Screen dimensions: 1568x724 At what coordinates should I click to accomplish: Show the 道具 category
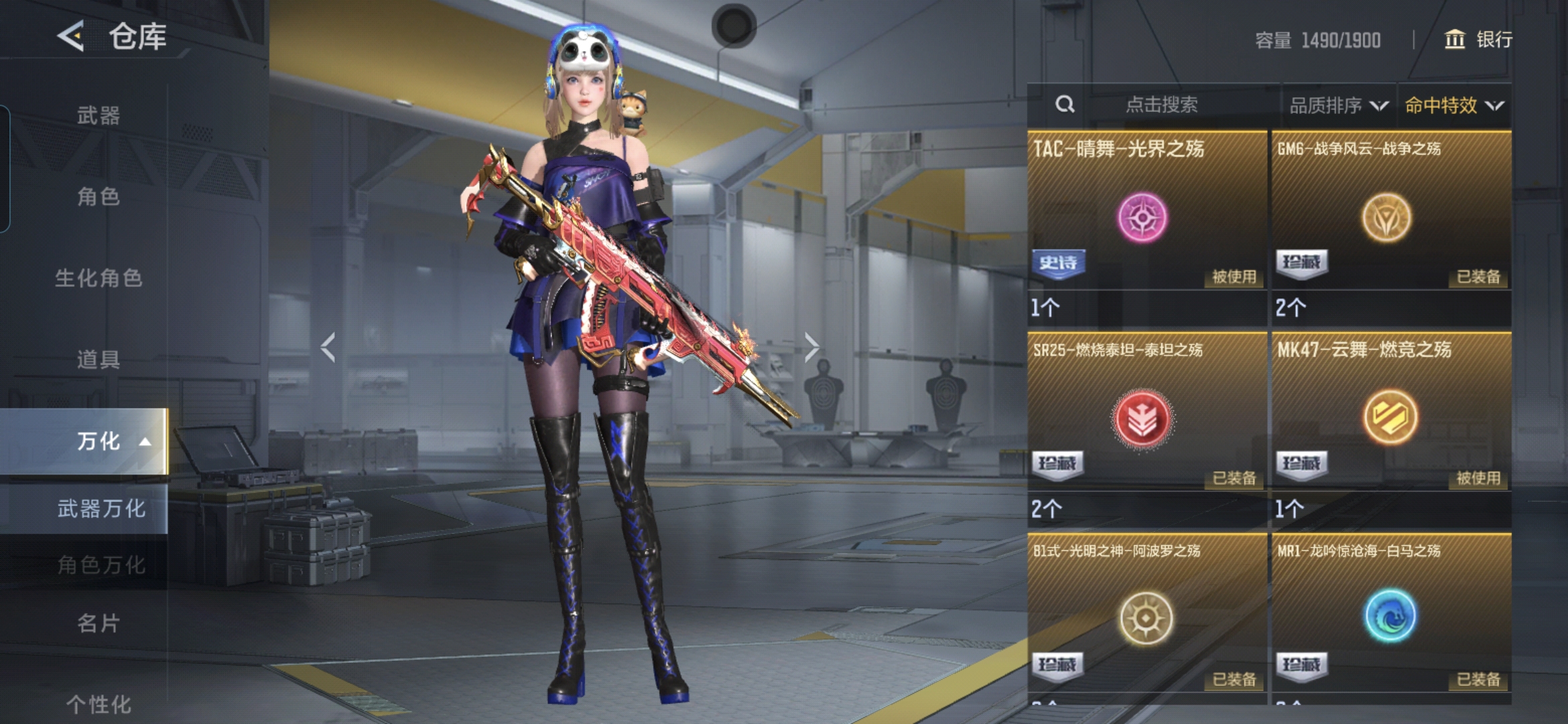[99, 359]
